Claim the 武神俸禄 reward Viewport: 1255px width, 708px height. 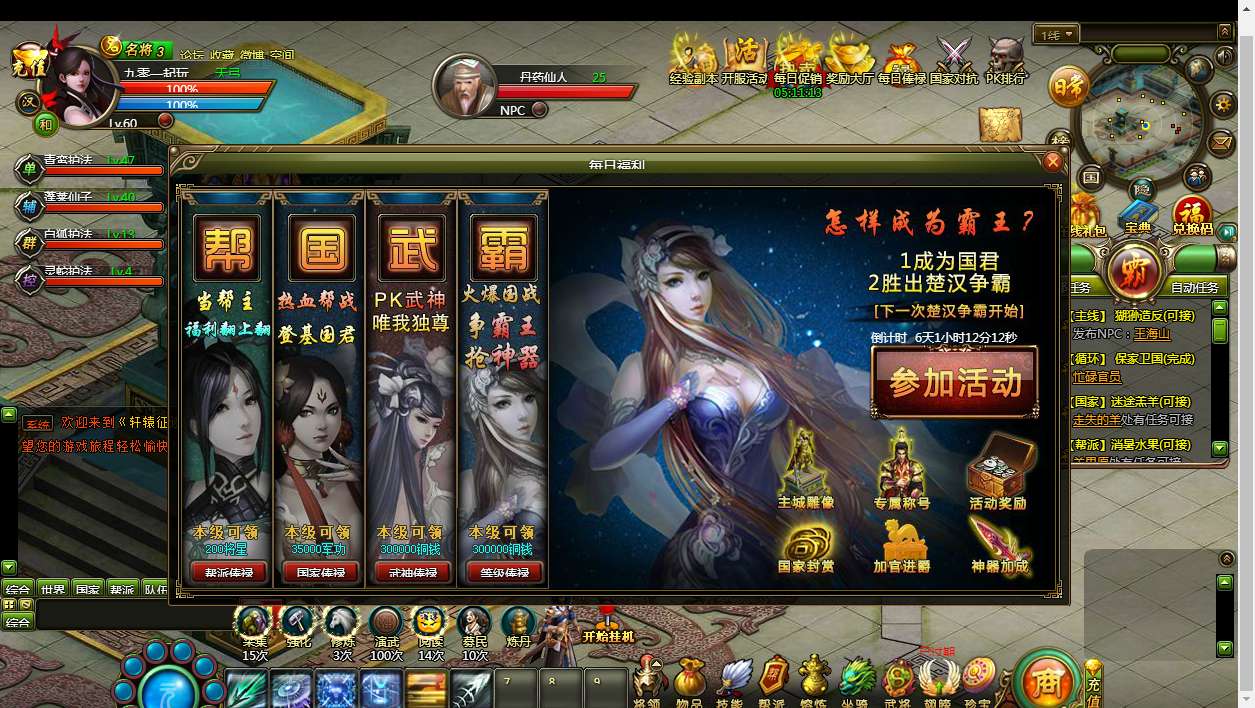(x=412, y=573)
